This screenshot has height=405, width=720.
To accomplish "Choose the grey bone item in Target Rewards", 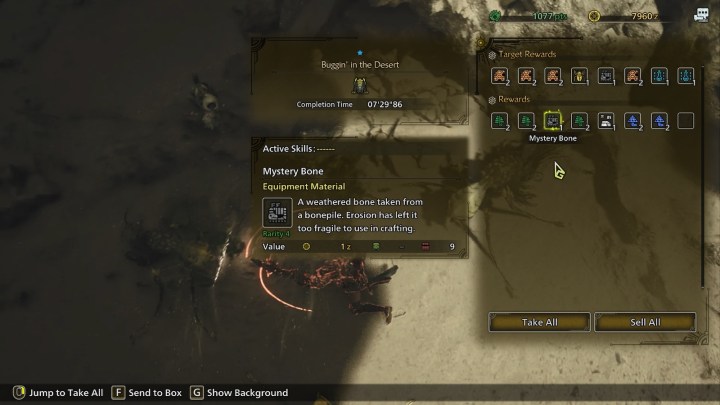I will pos(606,75).
